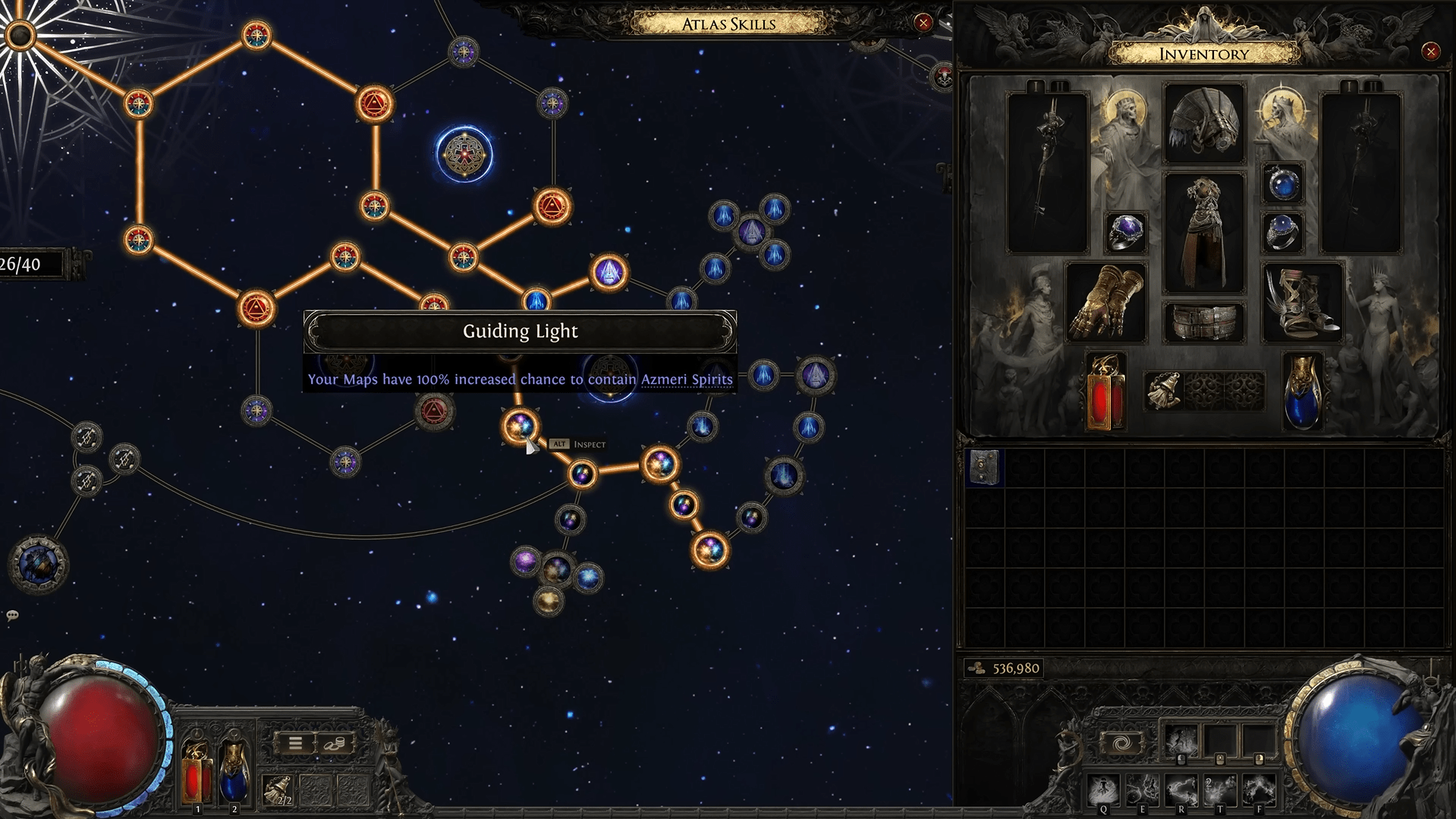The width and height of the screenshot is (1456, 819).
Task: Allocate the Guiding Light atlas node
Action: tap(520, 427)
